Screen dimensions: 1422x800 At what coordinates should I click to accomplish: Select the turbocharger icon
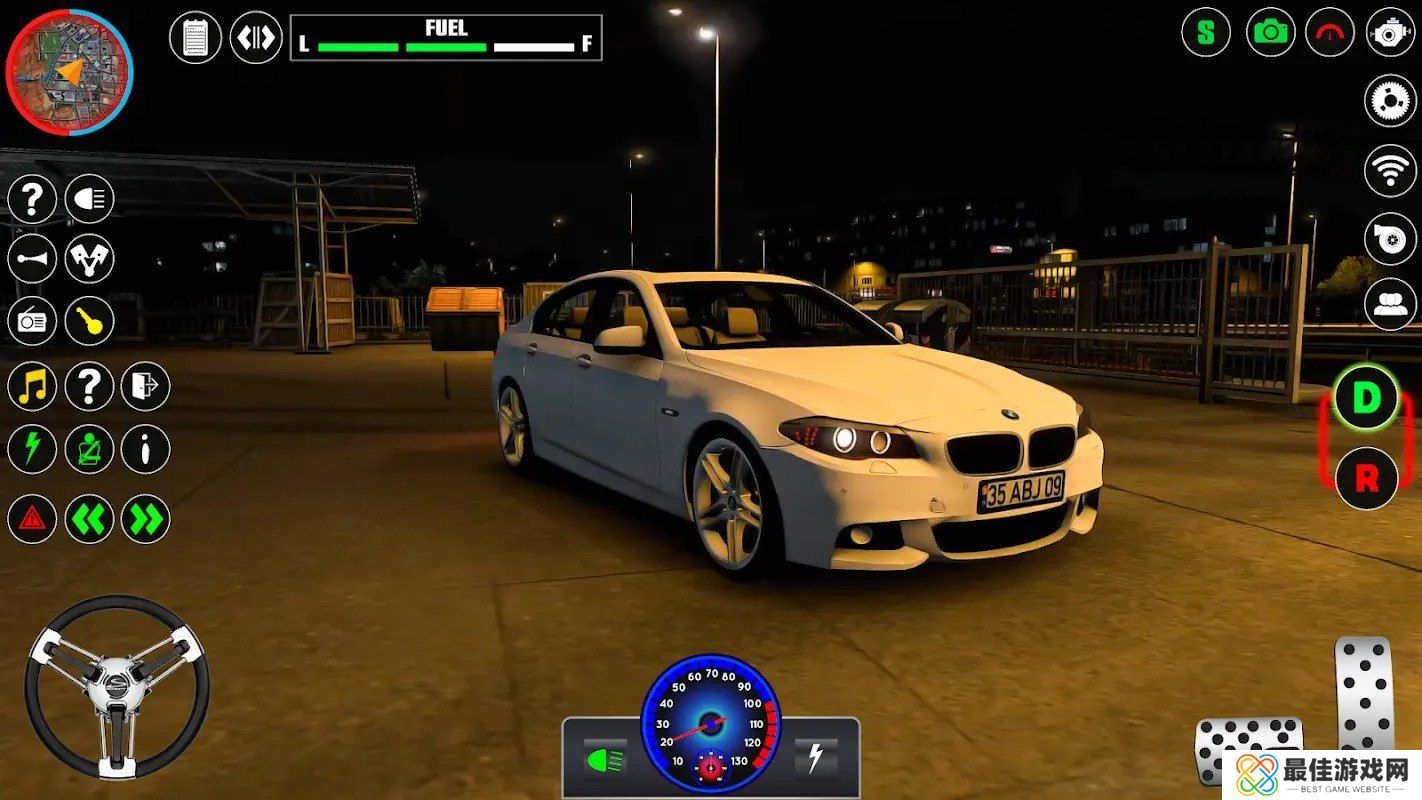[1390, 239]
